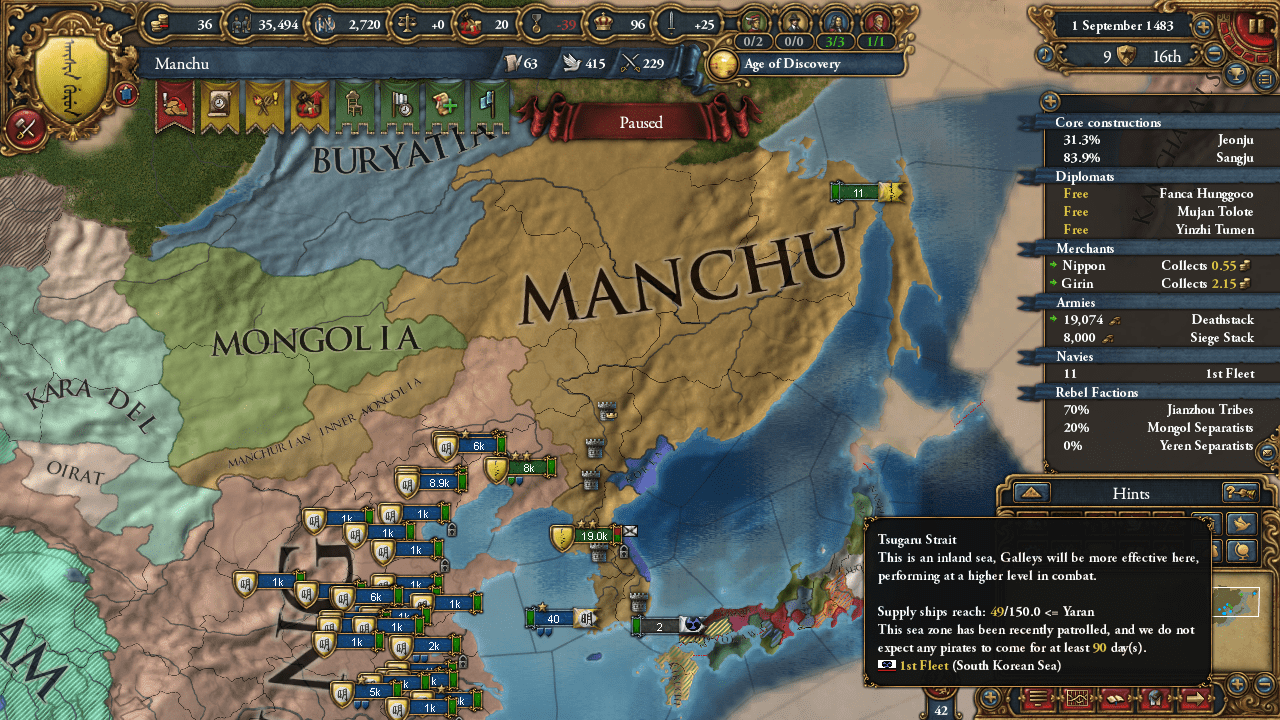Open achievements with the trophy icon near the date

pyautogui.click(x=1235, y=76)
